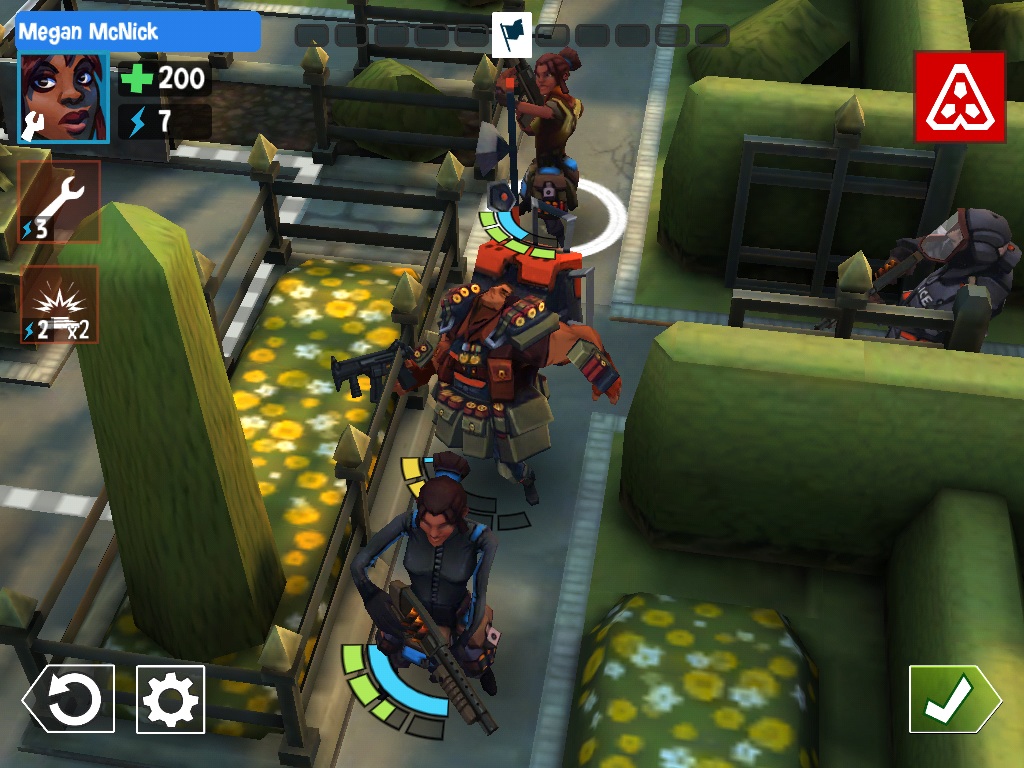
Task: Open the gear settings menu
Action: pyautogui.click(x=171, y=699)
